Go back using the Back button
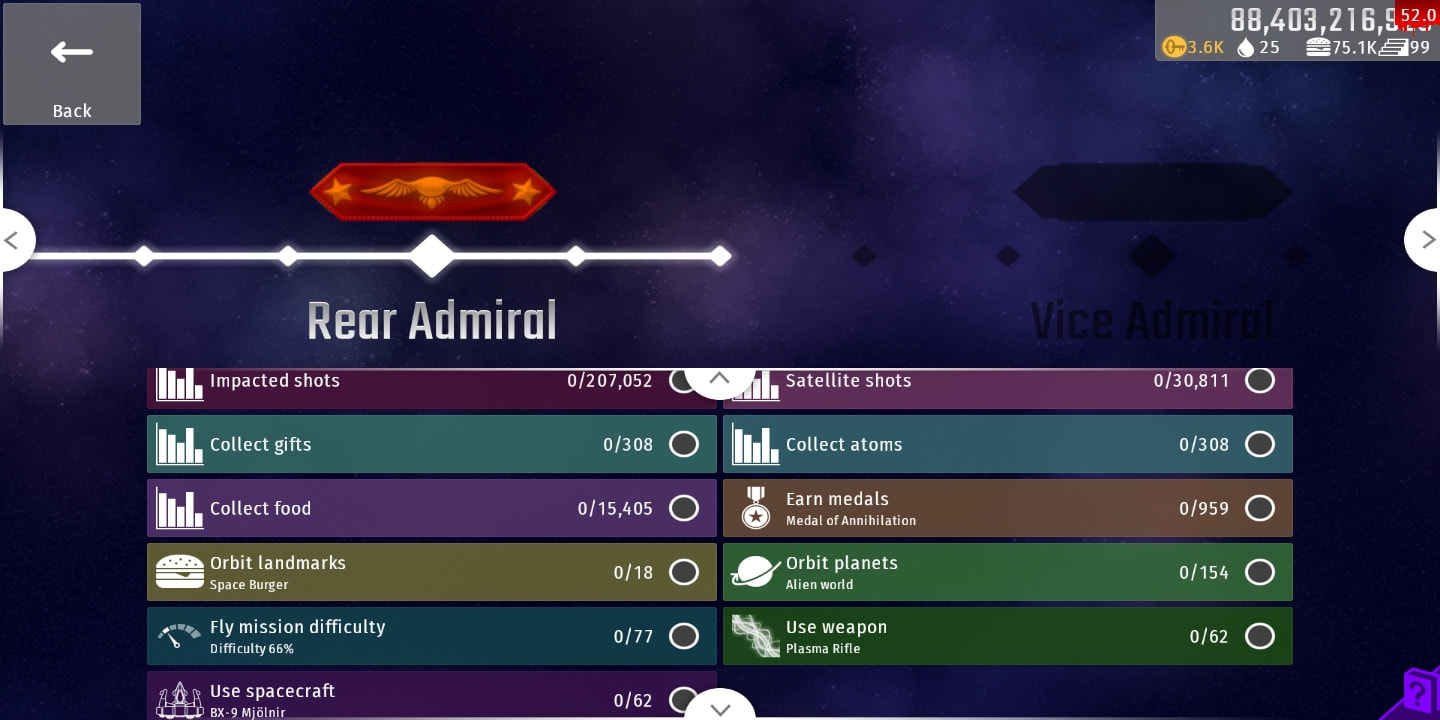 [x=72, y=64]
